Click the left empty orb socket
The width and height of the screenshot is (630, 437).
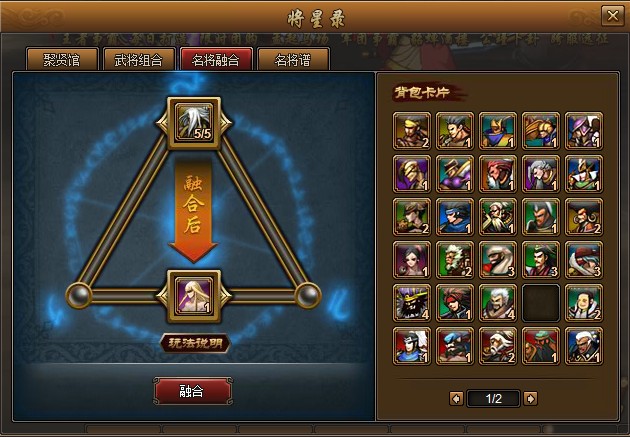[79, 295]
